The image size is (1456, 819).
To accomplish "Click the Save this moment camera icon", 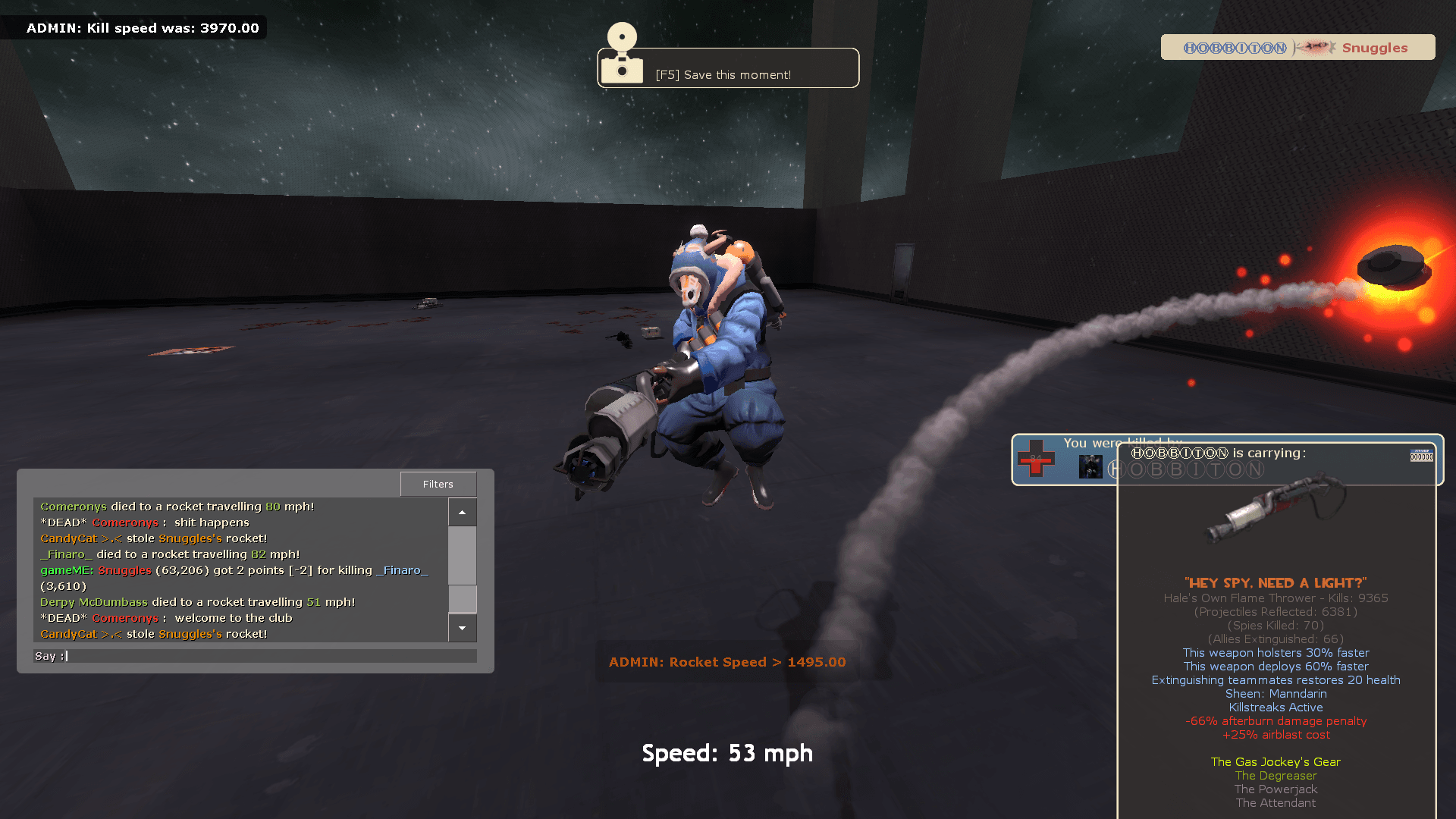I will pyautogui.click(x=622, y=55).
